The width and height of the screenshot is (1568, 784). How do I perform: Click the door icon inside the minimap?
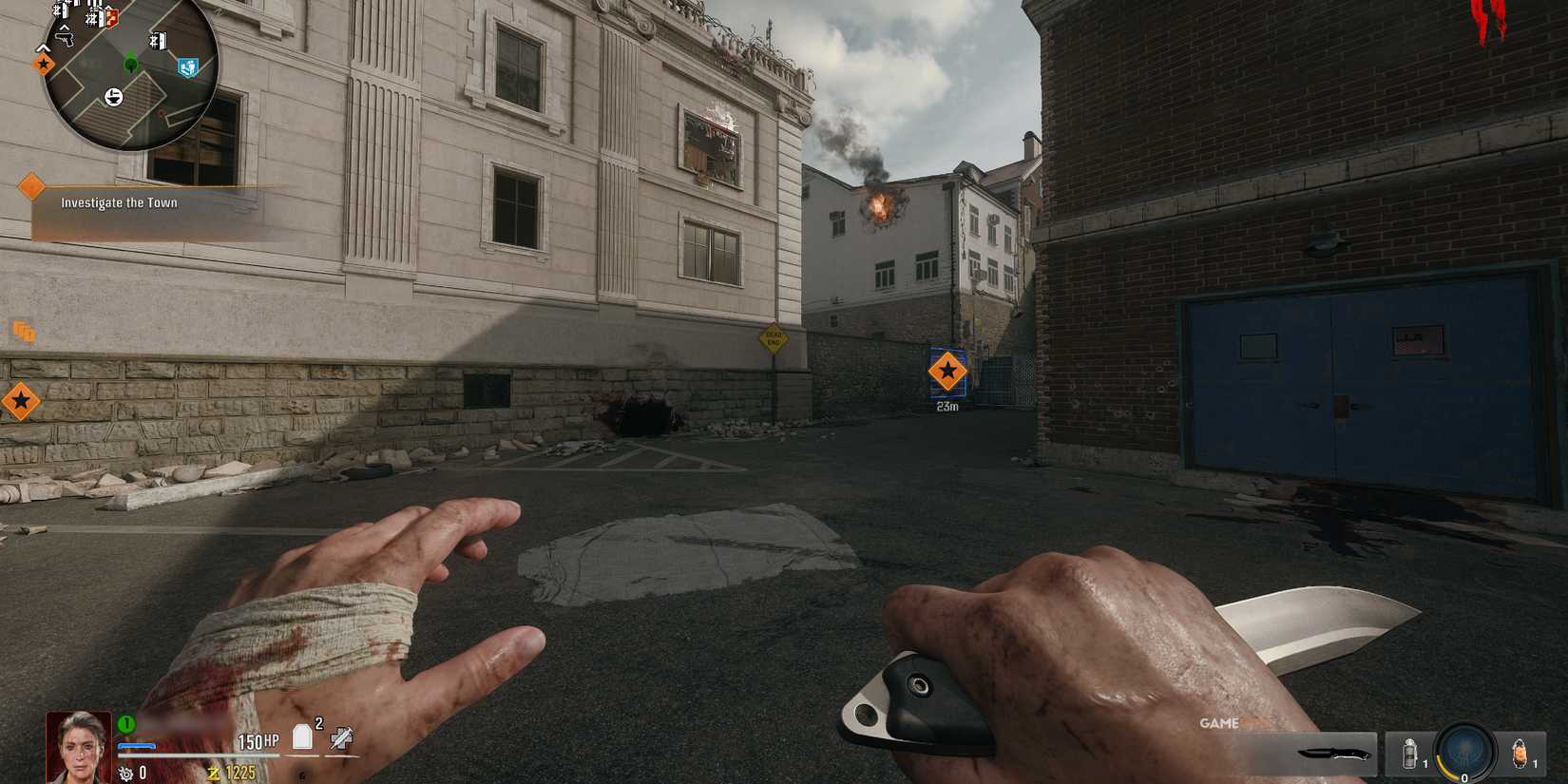tap(158, 42)
